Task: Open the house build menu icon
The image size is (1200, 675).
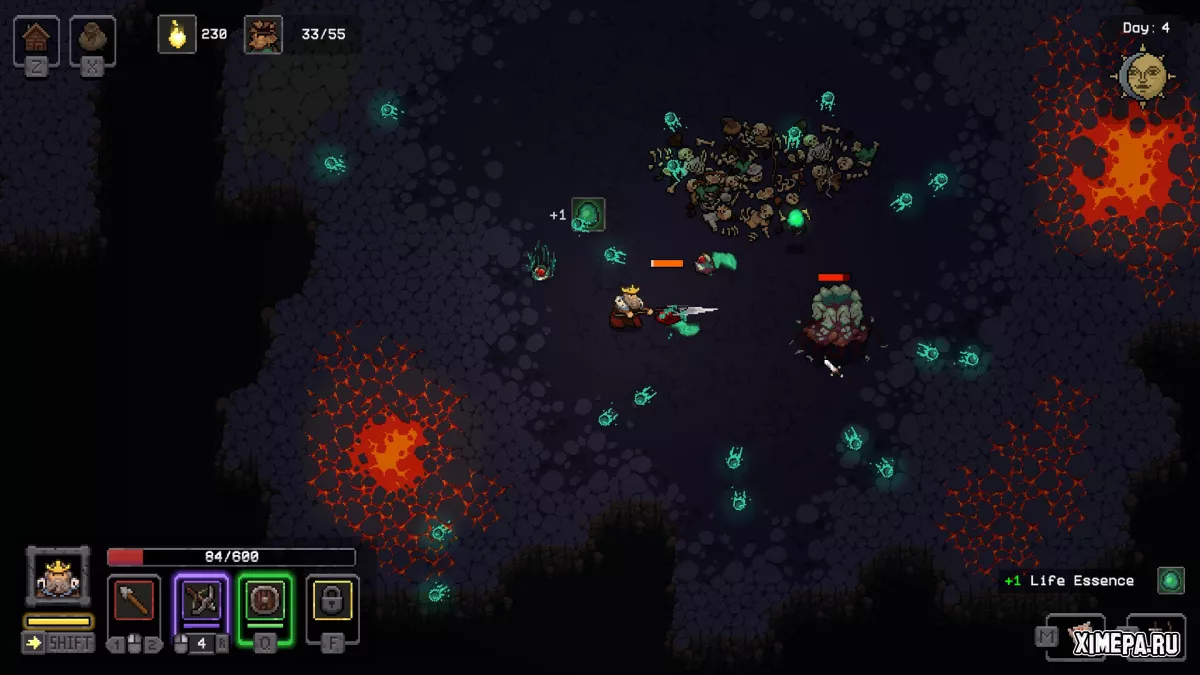Action: (36, 38)
